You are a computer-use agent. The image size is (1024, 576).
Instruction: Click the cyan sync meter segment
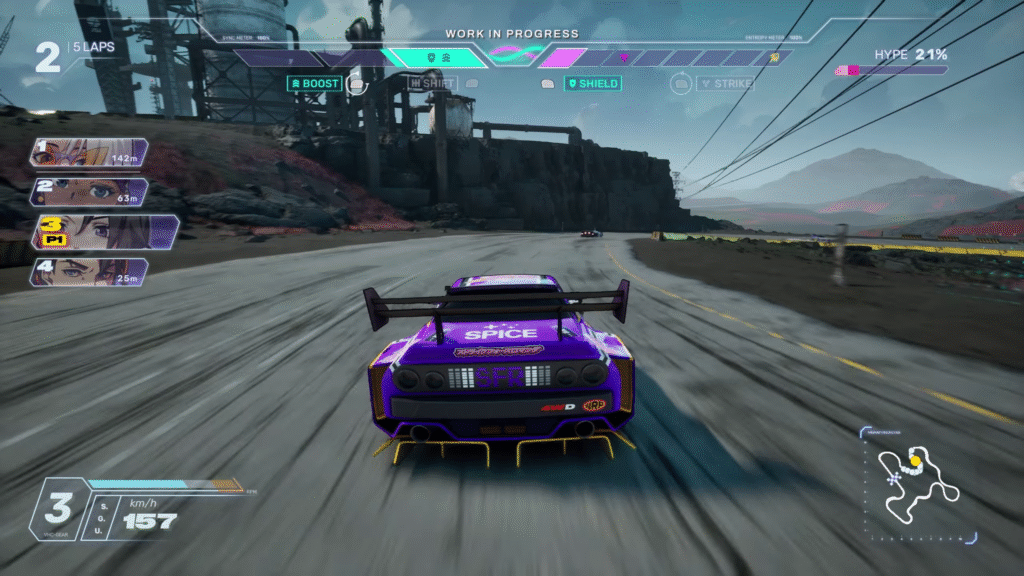[x=434, y=58]
